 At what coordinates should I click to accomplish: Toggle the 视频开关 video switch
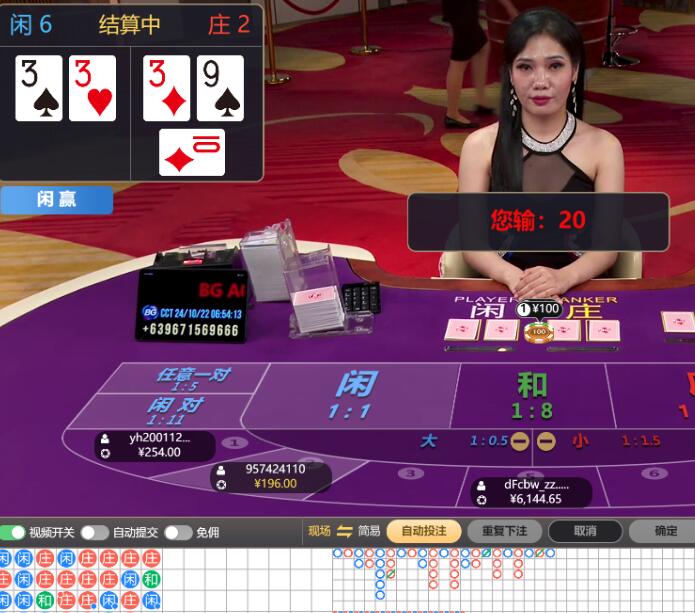14,532
